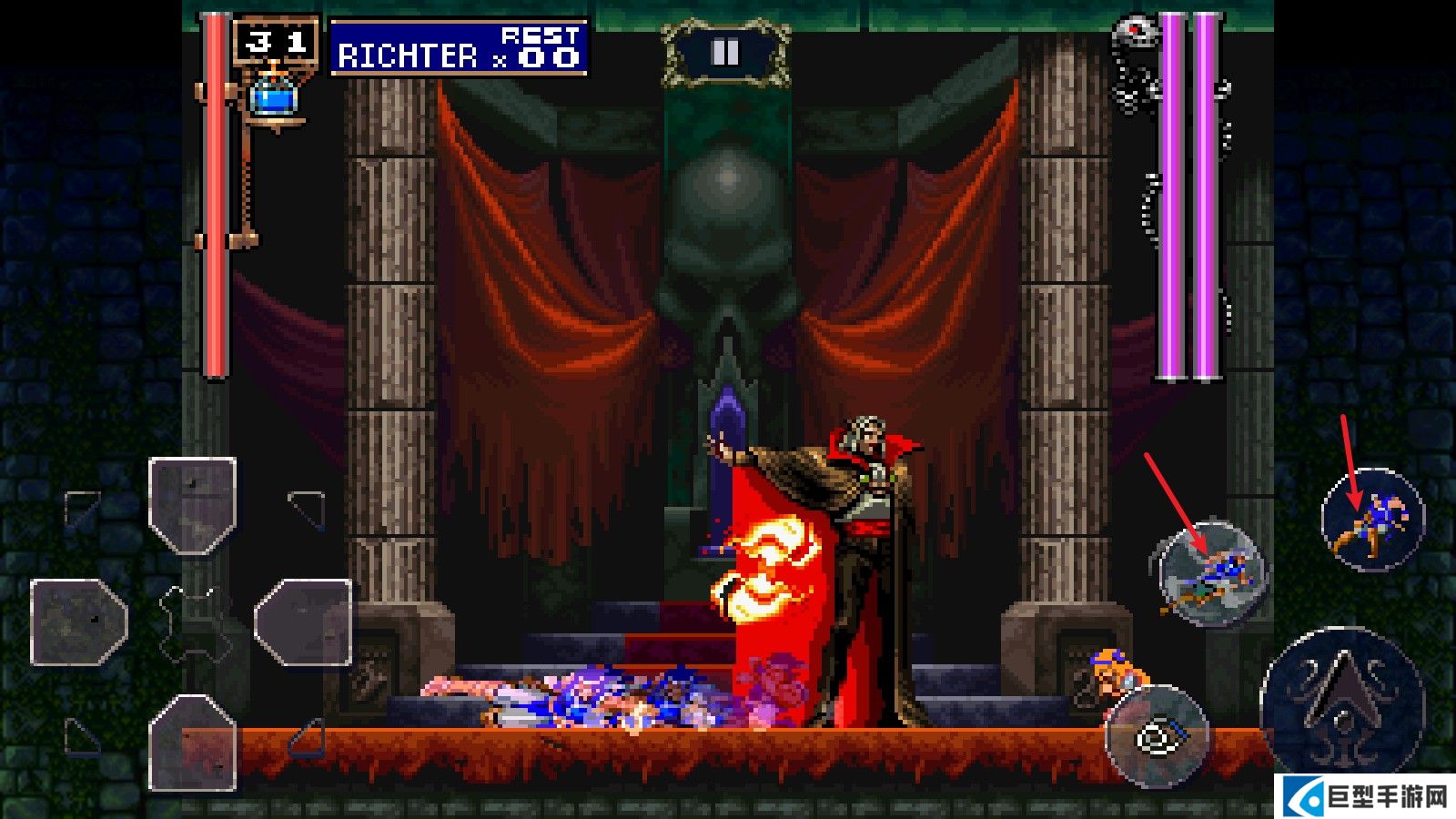Tap the large arrowhead jump button
Screen dimensions: 1456x819
tap(1342, 700)
